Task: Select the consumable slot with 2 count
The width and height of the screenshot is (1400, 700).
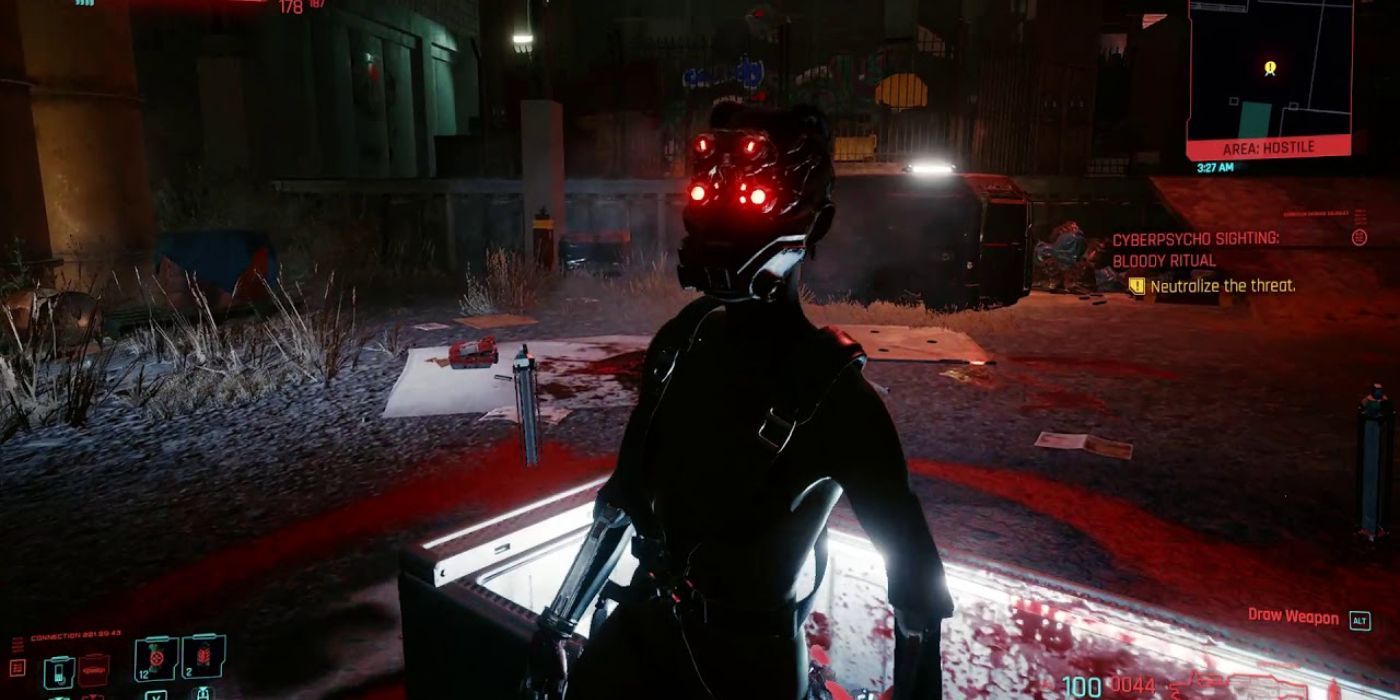Action: [203, 657]
